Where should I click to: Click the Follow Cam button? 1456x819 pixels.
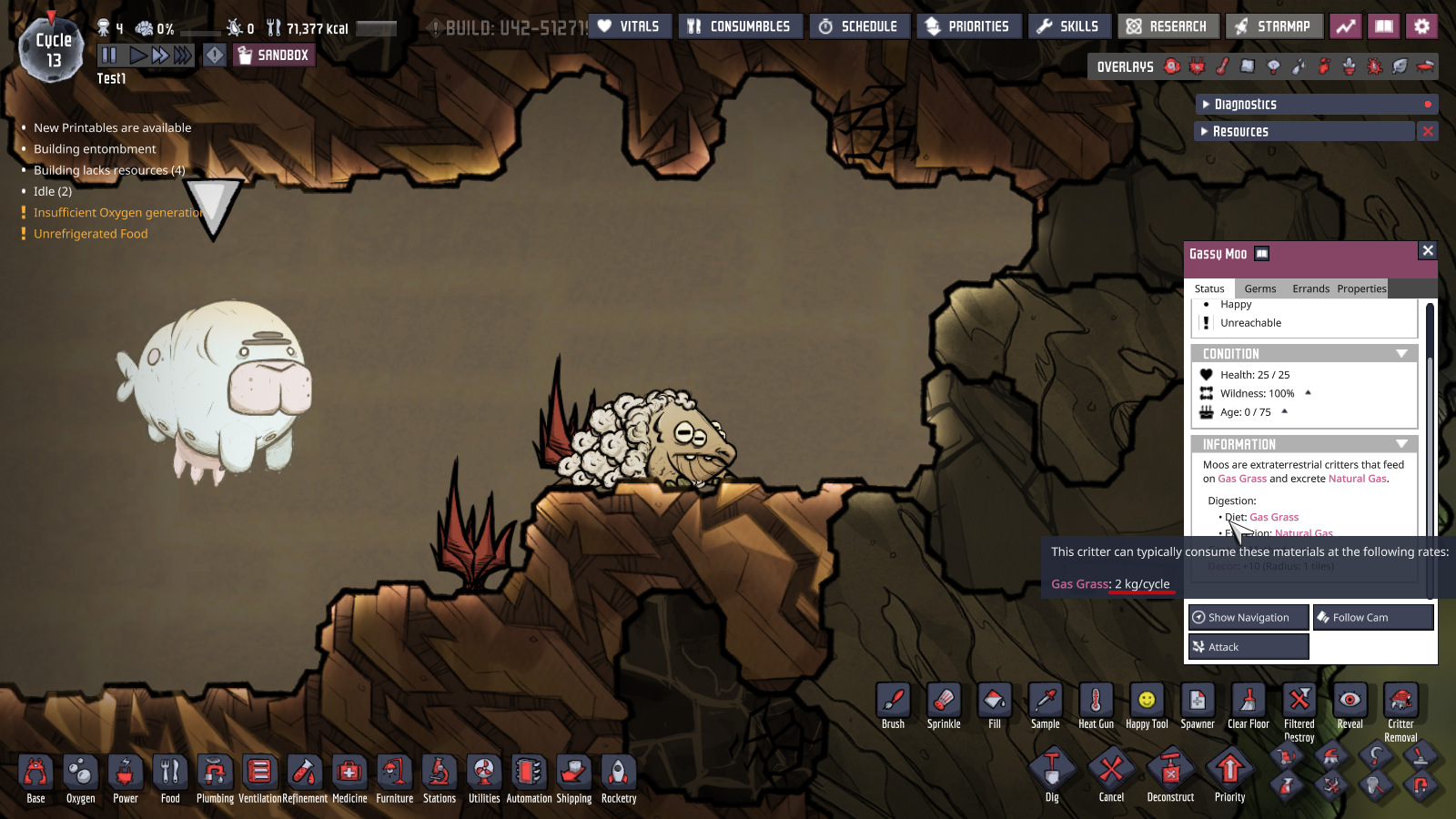coord(1373,617)
